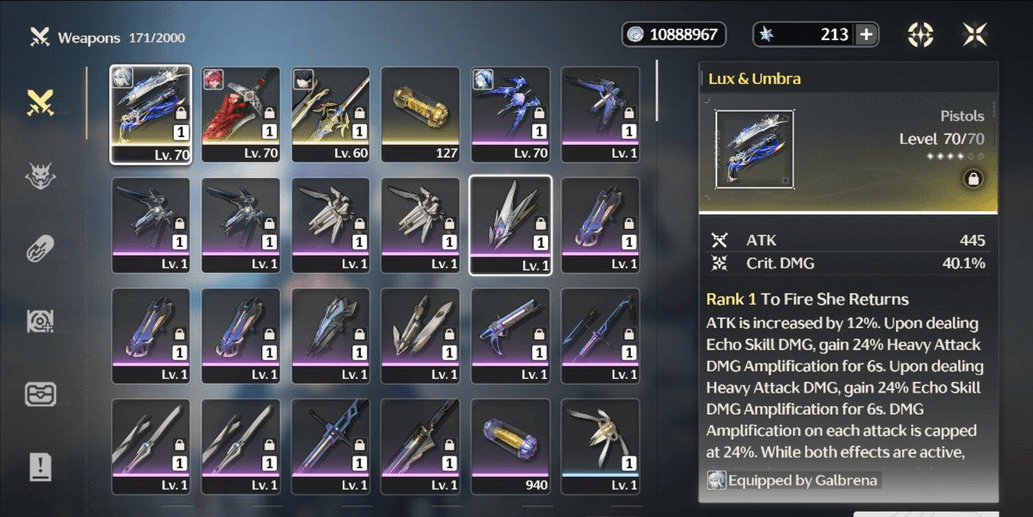The image size is (1033, 517).
Task: Click the shell credits currency counter
Action: tap(673, 35)
